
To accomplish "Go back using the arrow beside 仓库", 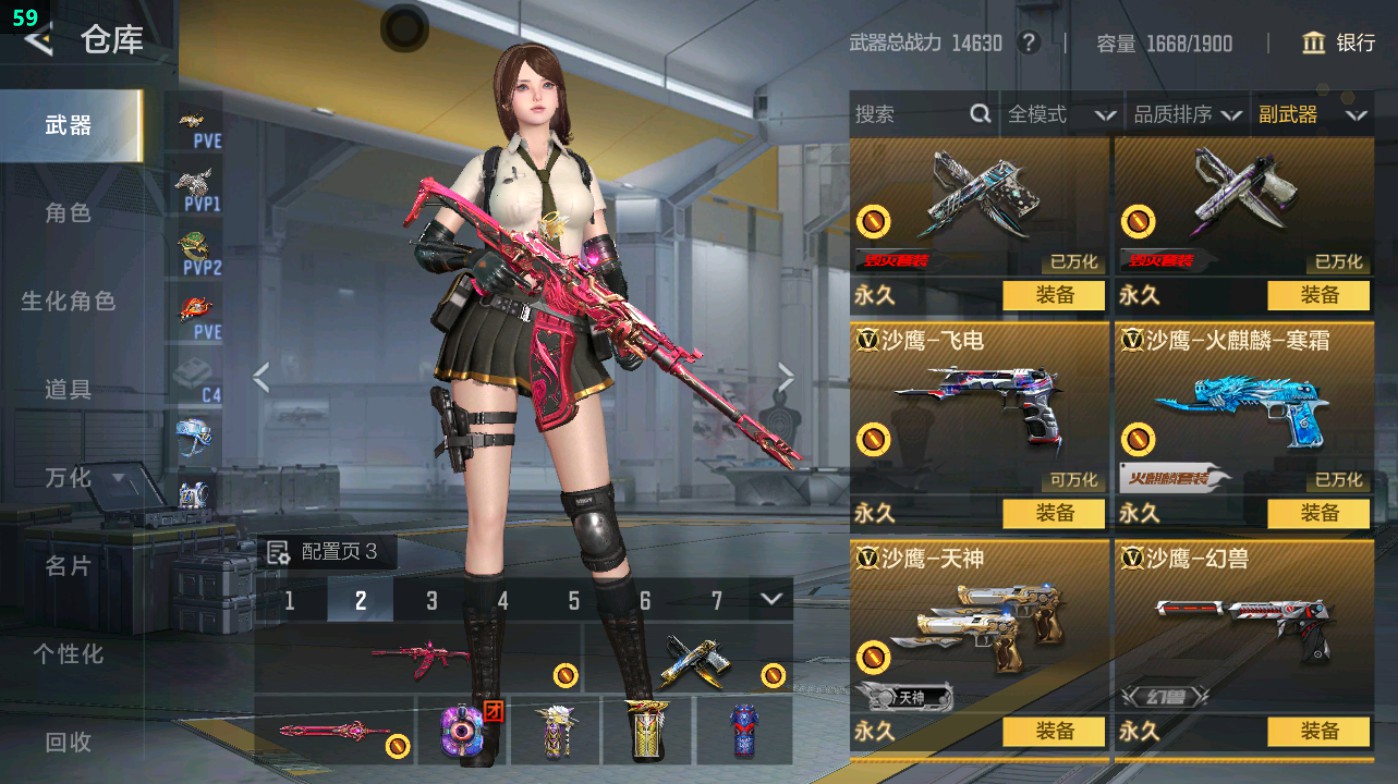I will [38, 40].
